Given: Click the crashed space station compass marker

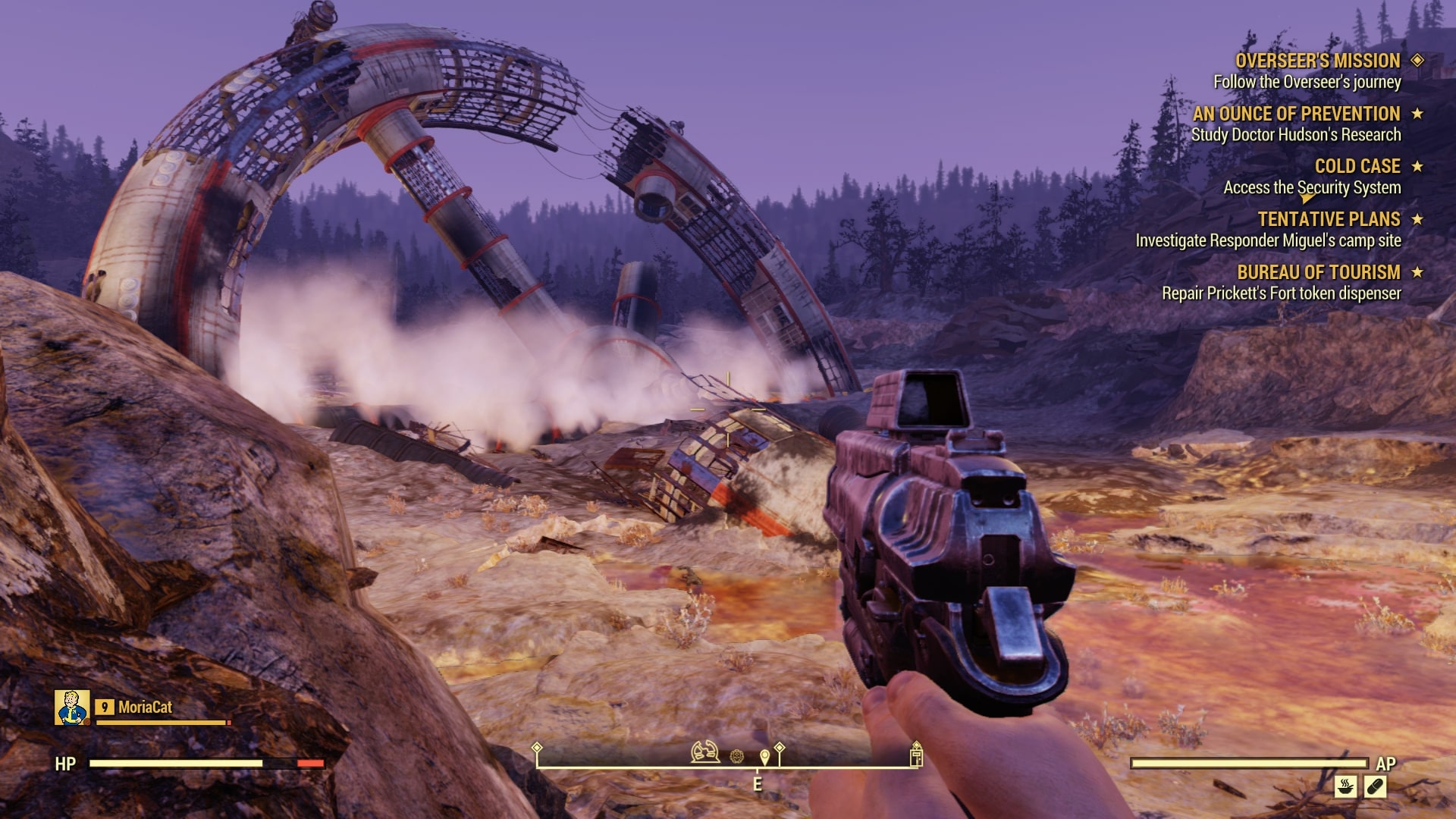Looking at the screenshot, I should click(x=705, y=752).
